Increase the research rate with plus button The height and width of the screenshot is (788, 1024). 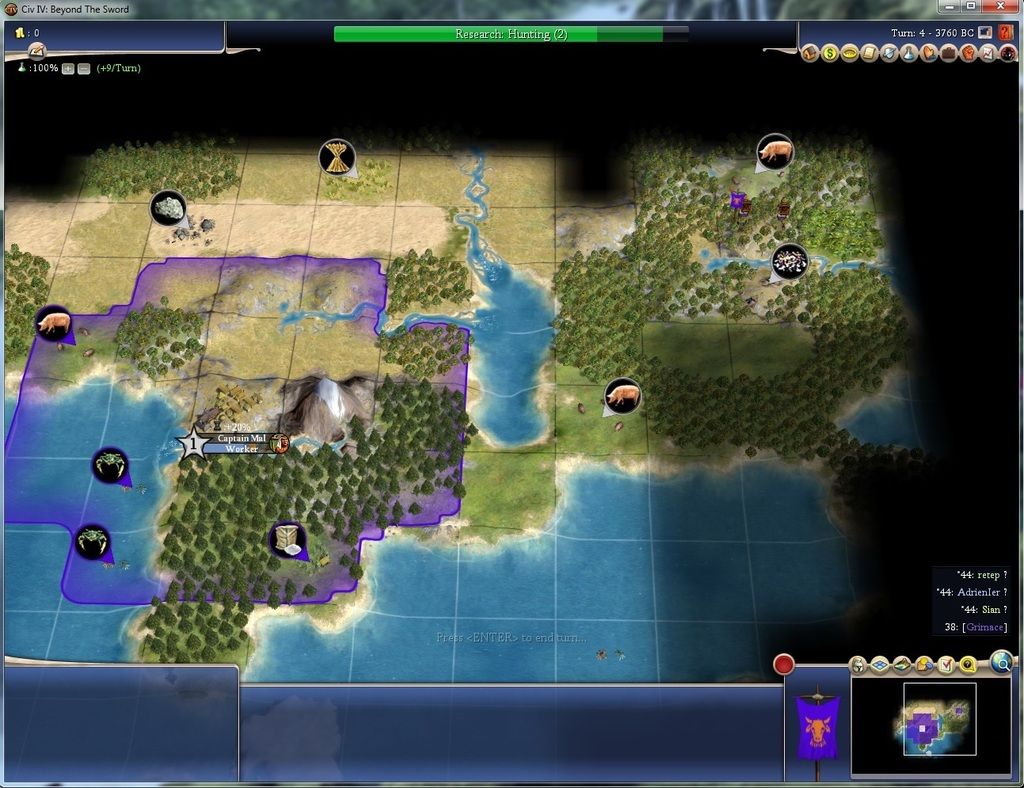tap(68, 68)
